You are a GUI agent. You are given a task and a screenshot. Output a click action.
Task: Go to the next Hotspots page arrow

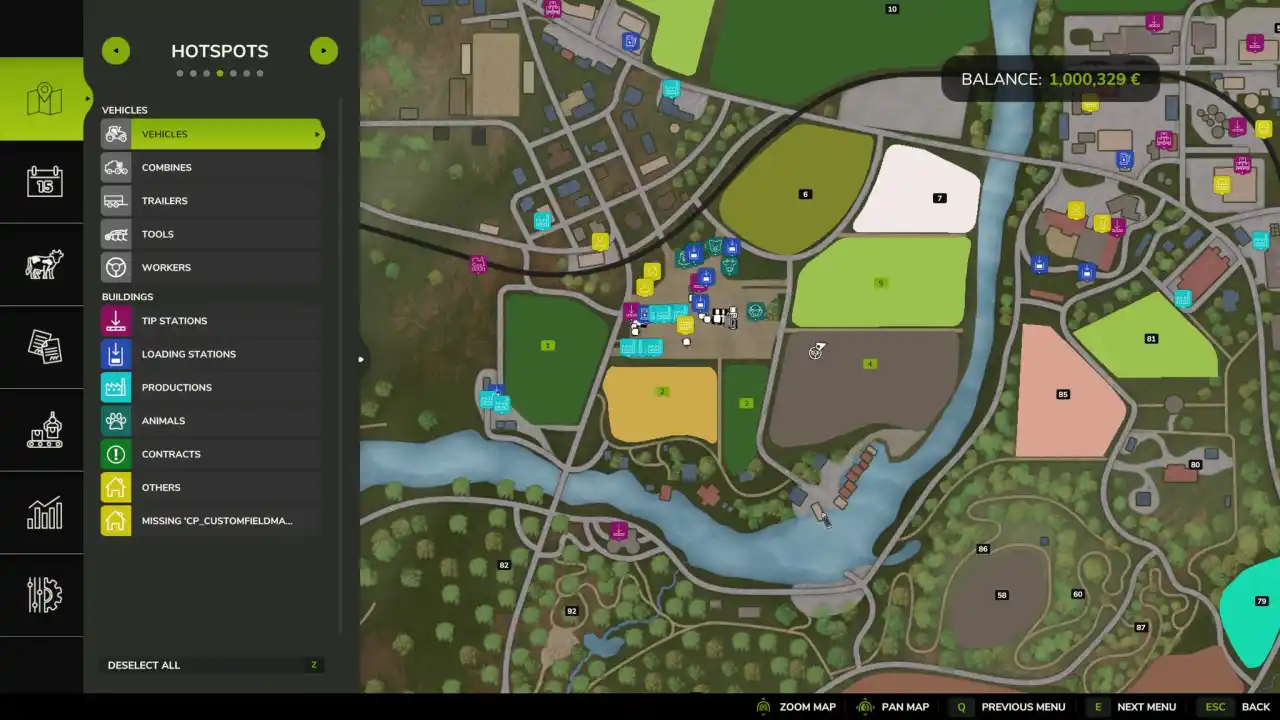pos(323,51)
